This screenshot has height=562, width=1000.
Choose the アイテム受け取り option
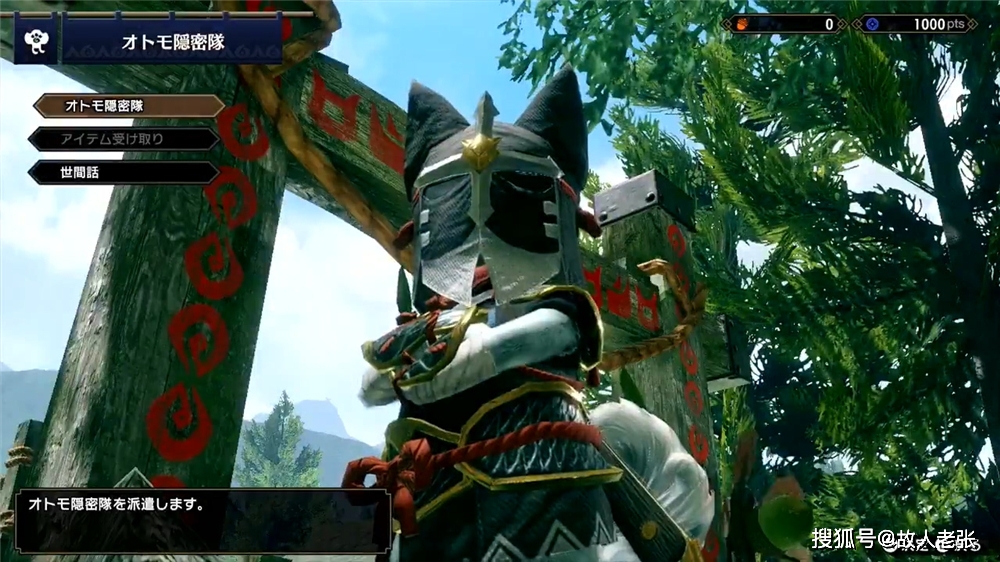(x=124, y=139)
